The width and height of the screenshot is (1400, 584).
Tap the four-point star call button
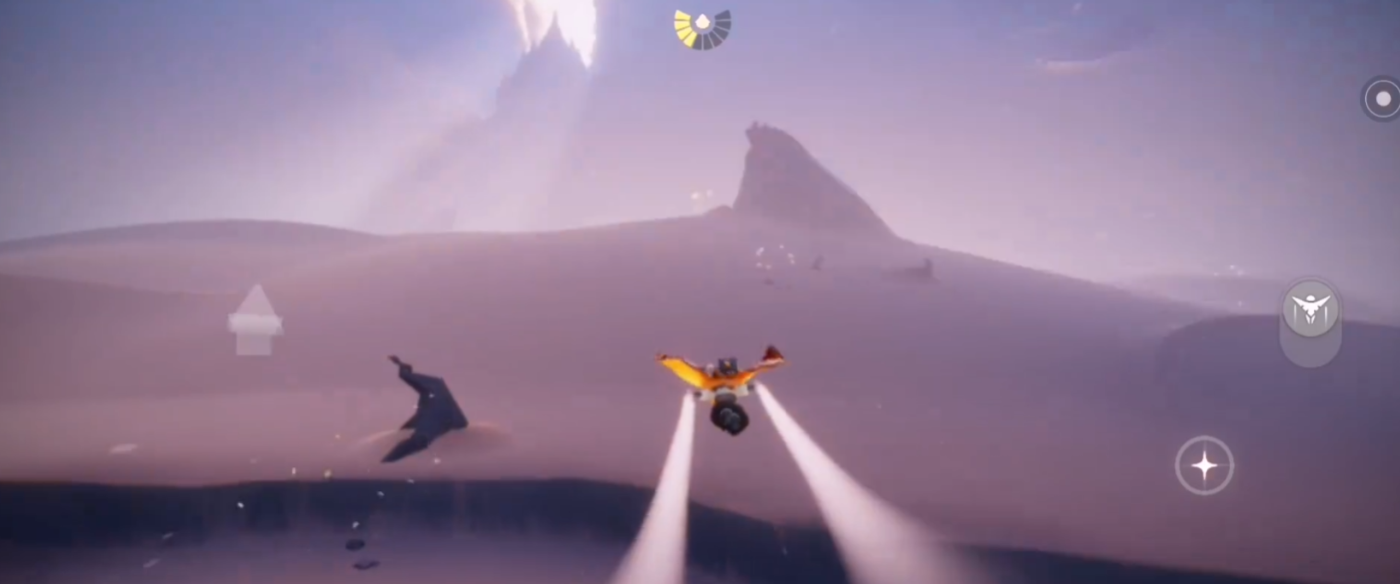click(x=1204, y=465)
